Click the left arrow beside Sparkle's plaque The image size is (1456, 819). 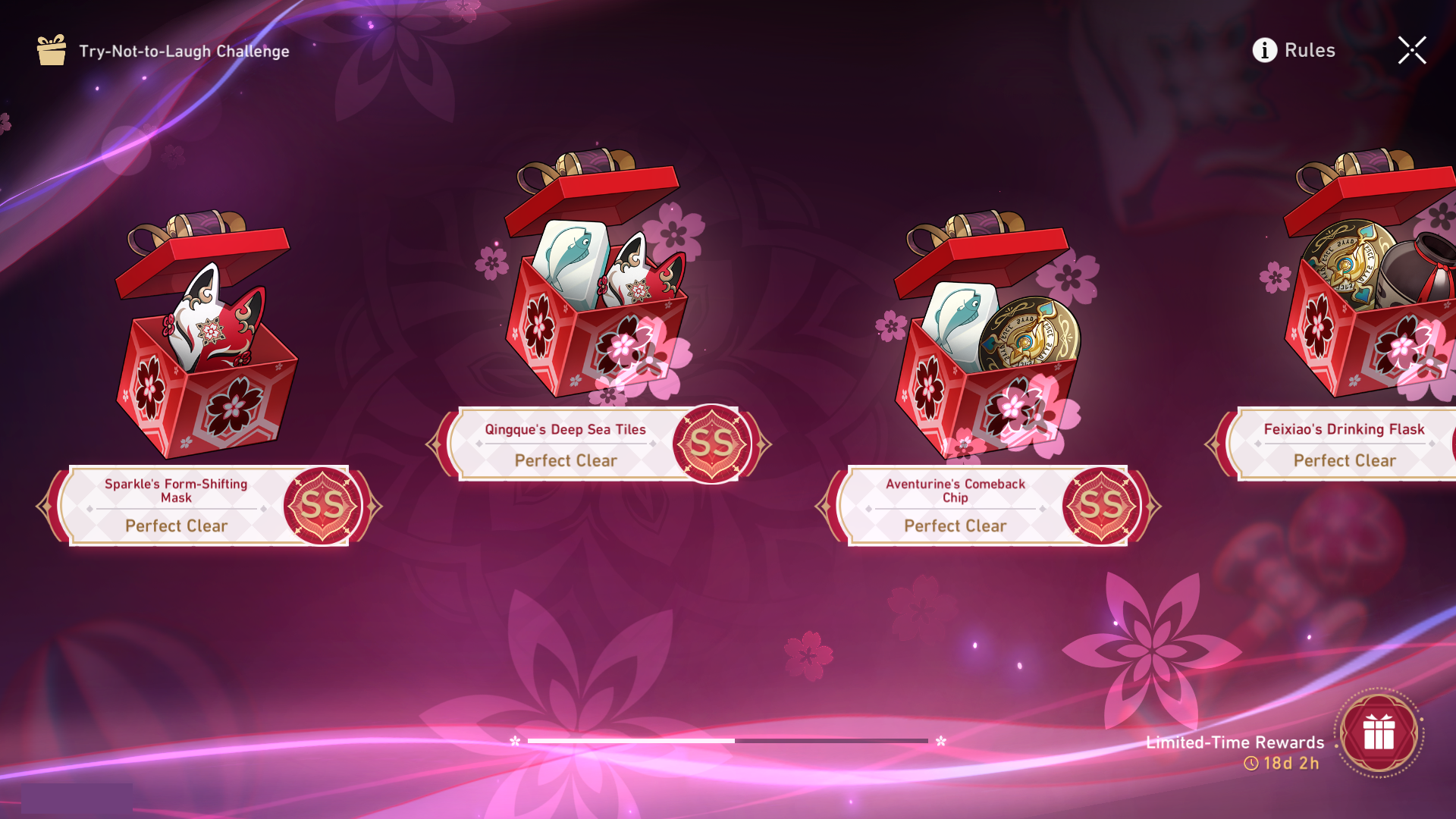coord(45,506)
